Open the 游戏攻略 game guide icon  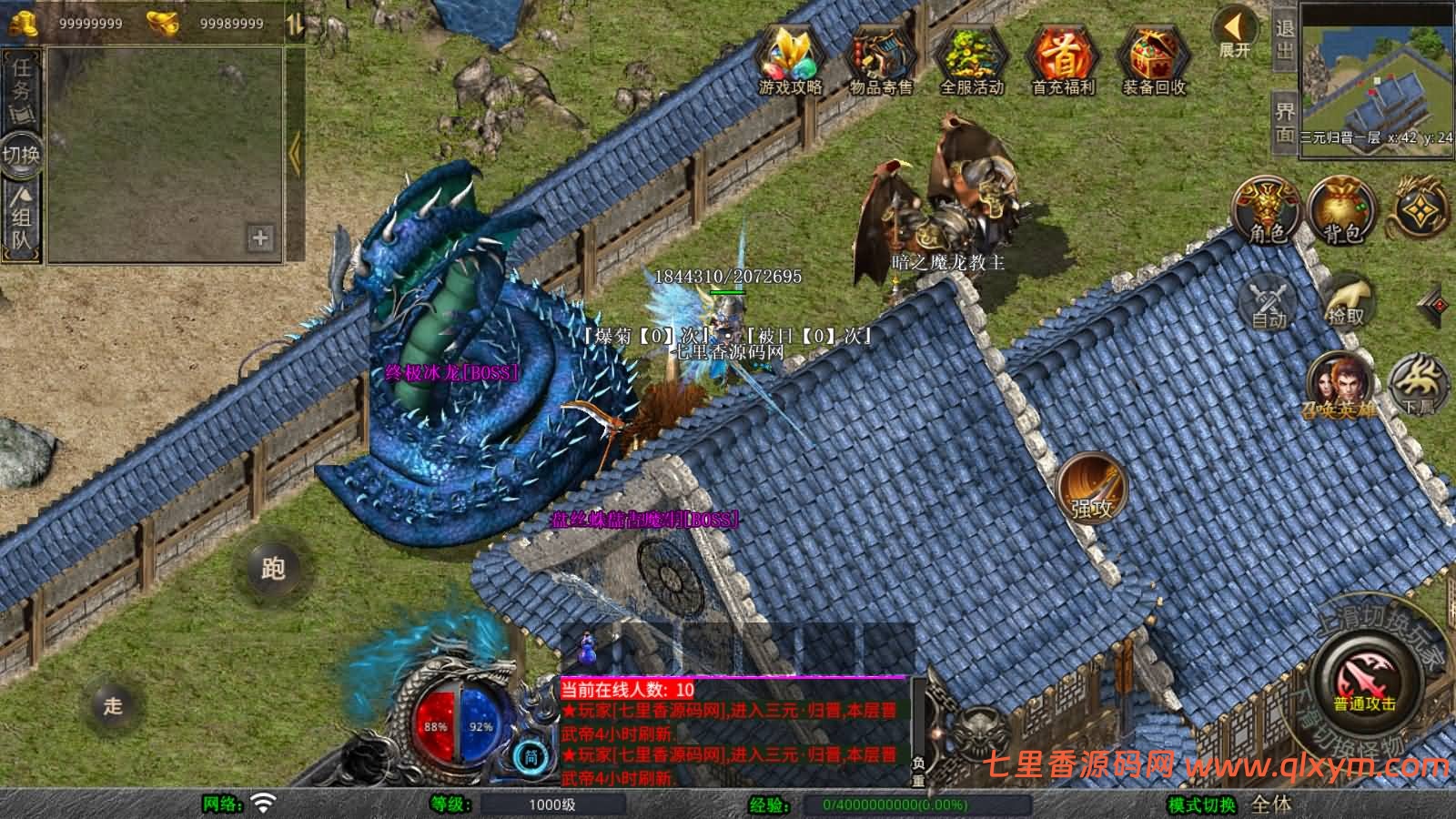[x=790, y=58]
